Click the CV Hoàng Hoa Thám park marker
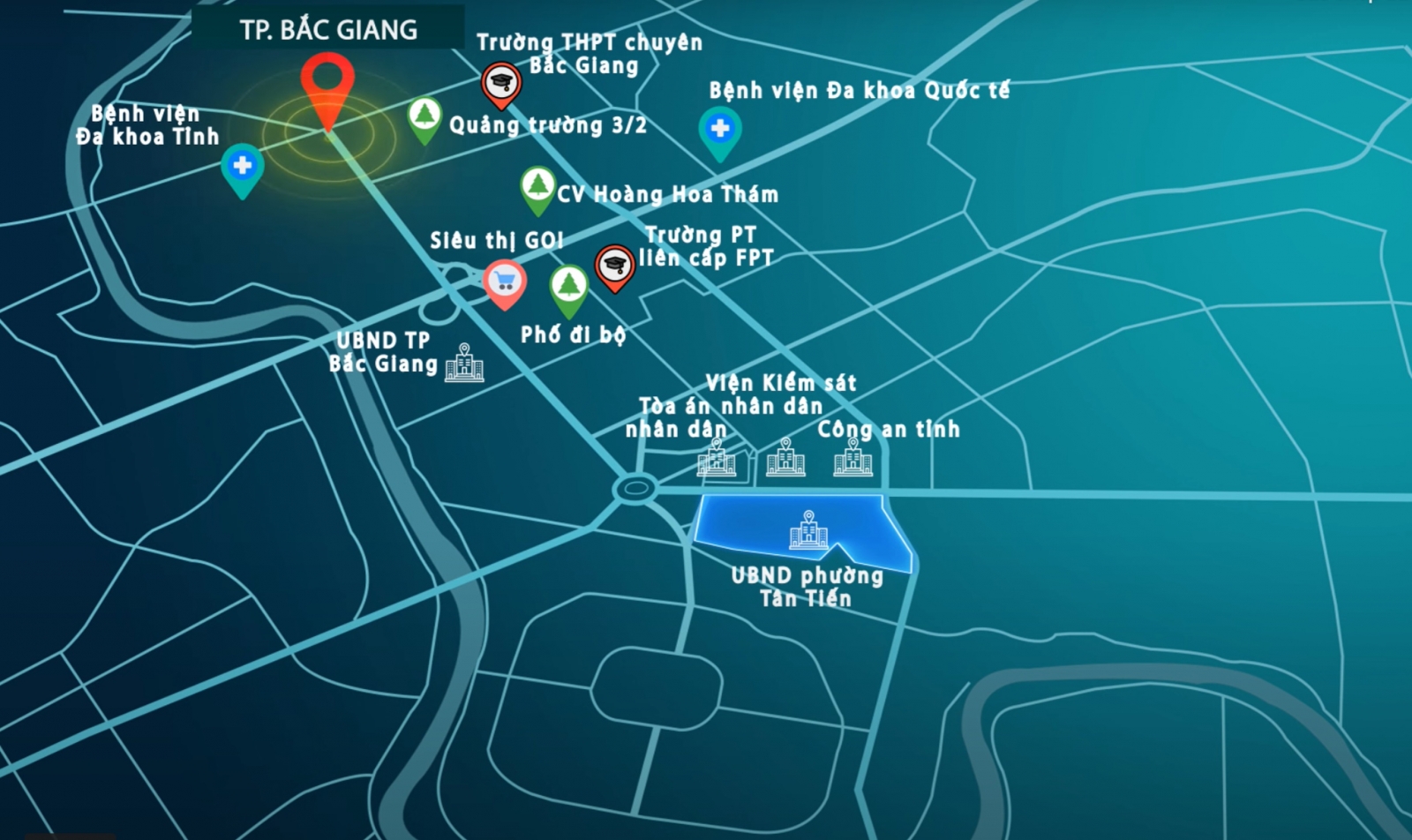 (x=537, y=187)
